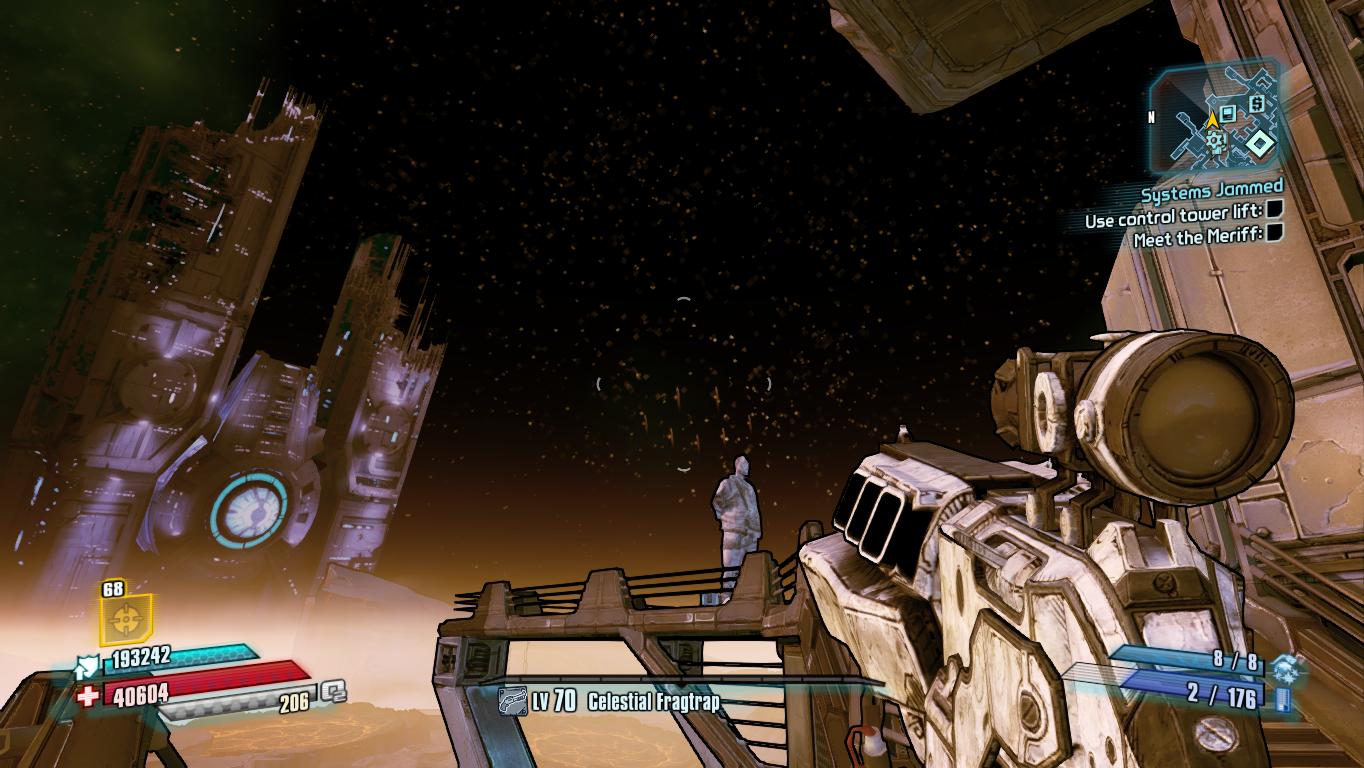Click the sniper ammo type icon
Viewport: 1364px width, 768px height.
coord(1284,697)
